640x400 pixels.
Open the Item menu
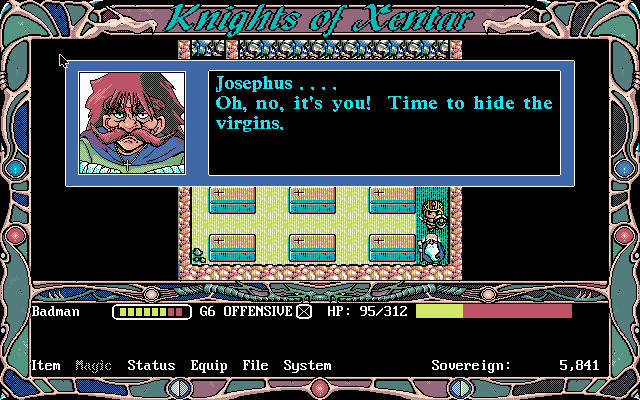(46, 366)
